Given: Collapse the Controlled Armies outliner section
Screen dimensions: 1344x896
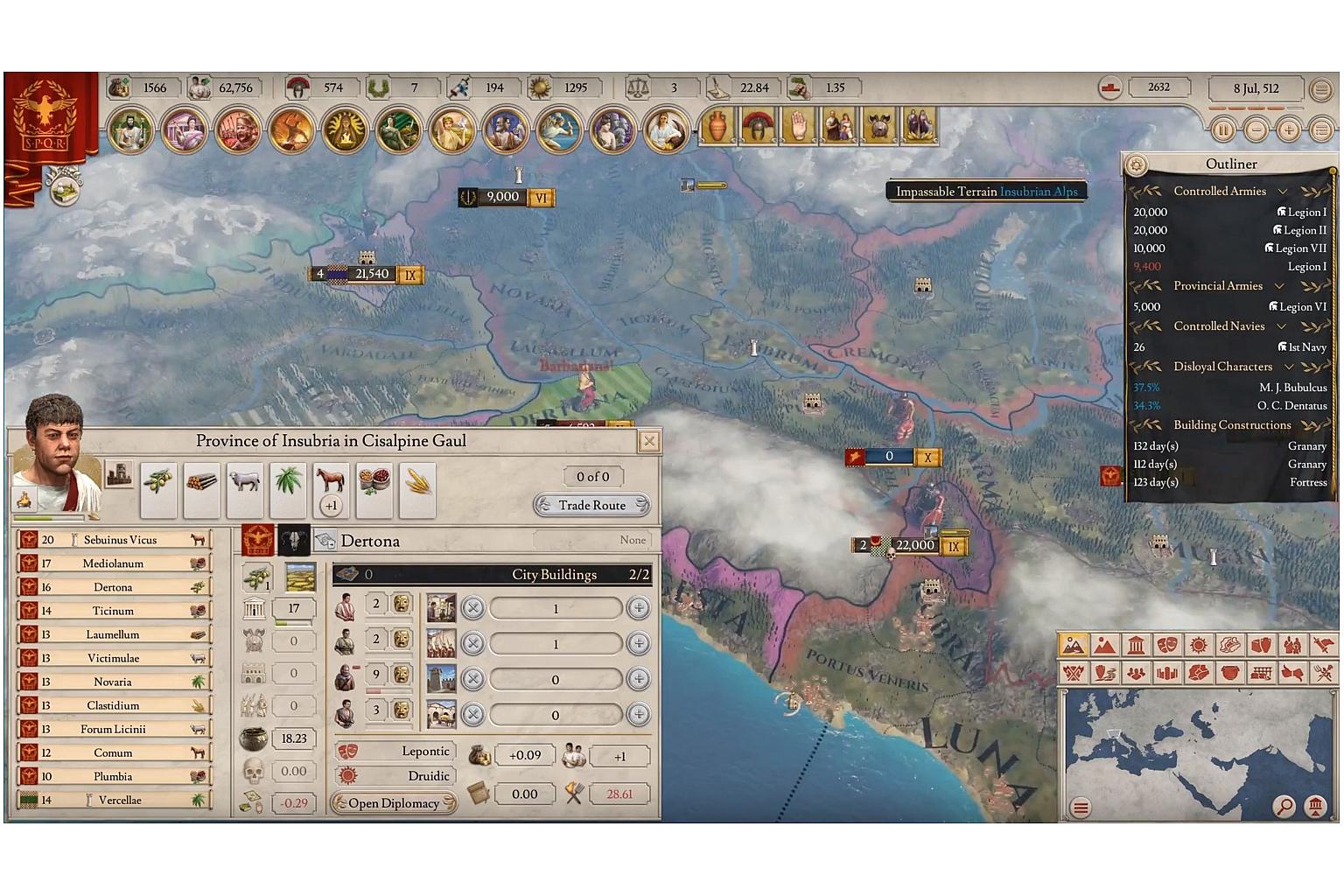Looking at the screenshot, I should 1283,192.
